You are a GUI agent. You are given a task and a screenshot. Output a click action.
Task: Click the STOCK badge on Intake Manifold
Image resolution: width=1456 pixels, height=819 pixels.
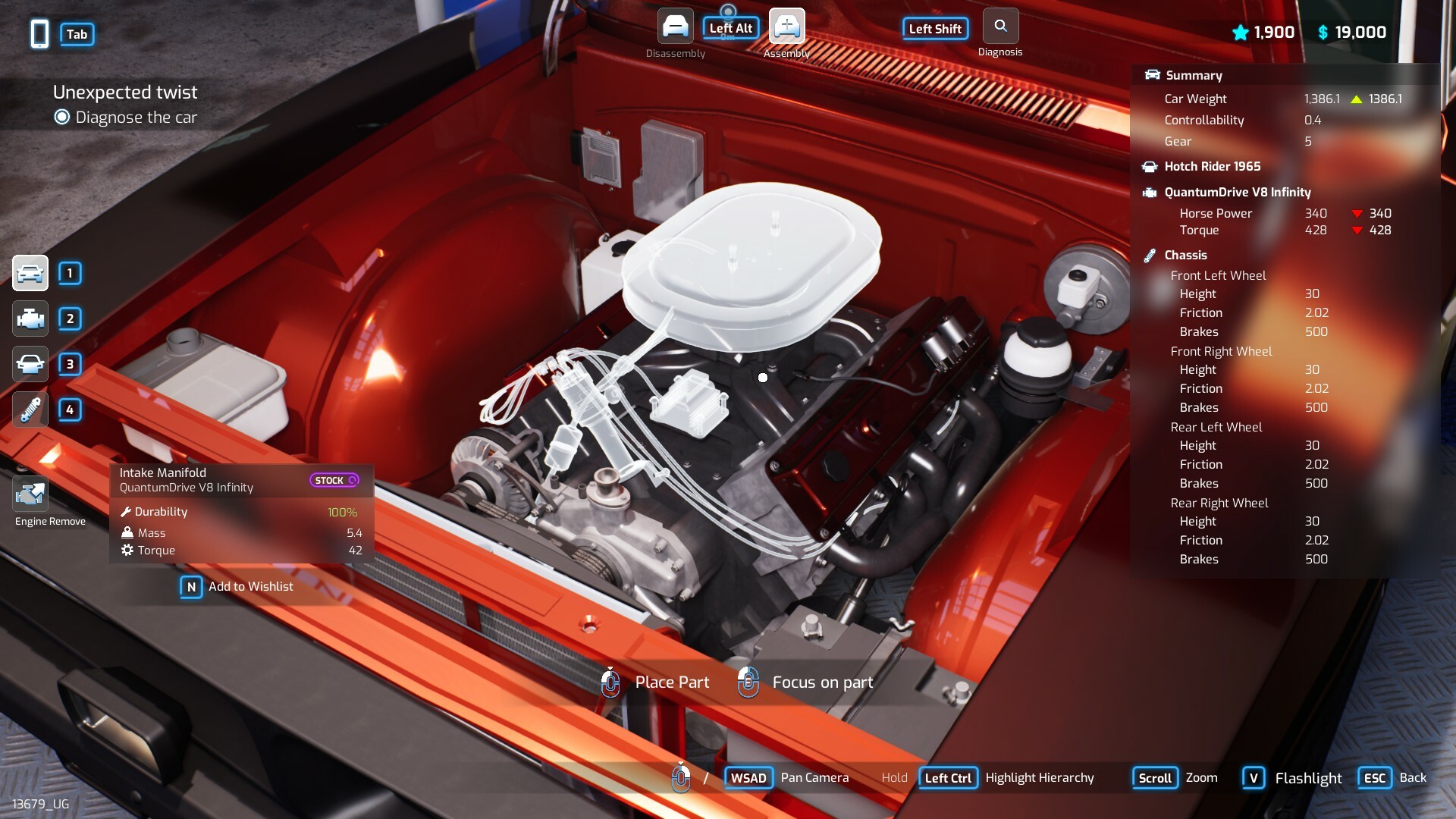[334, 480]
